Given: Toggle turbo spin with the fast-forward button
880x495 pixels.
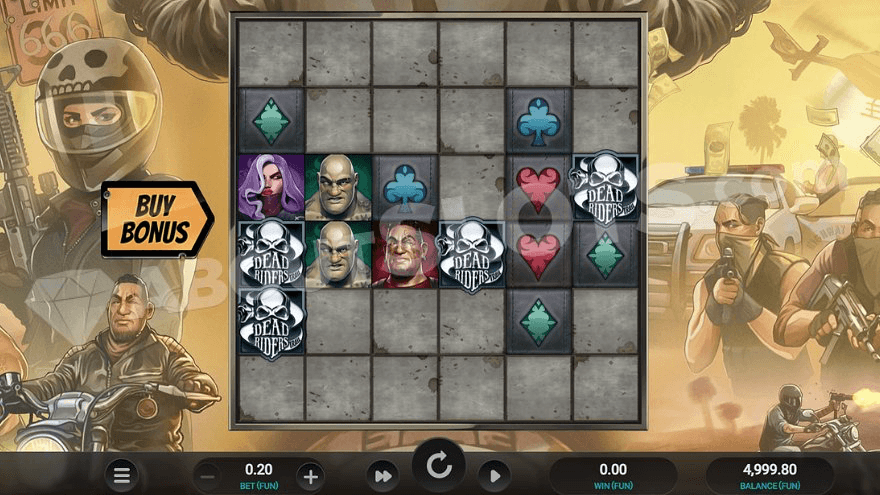Looking at the screenshot, I should pos(383,476).
